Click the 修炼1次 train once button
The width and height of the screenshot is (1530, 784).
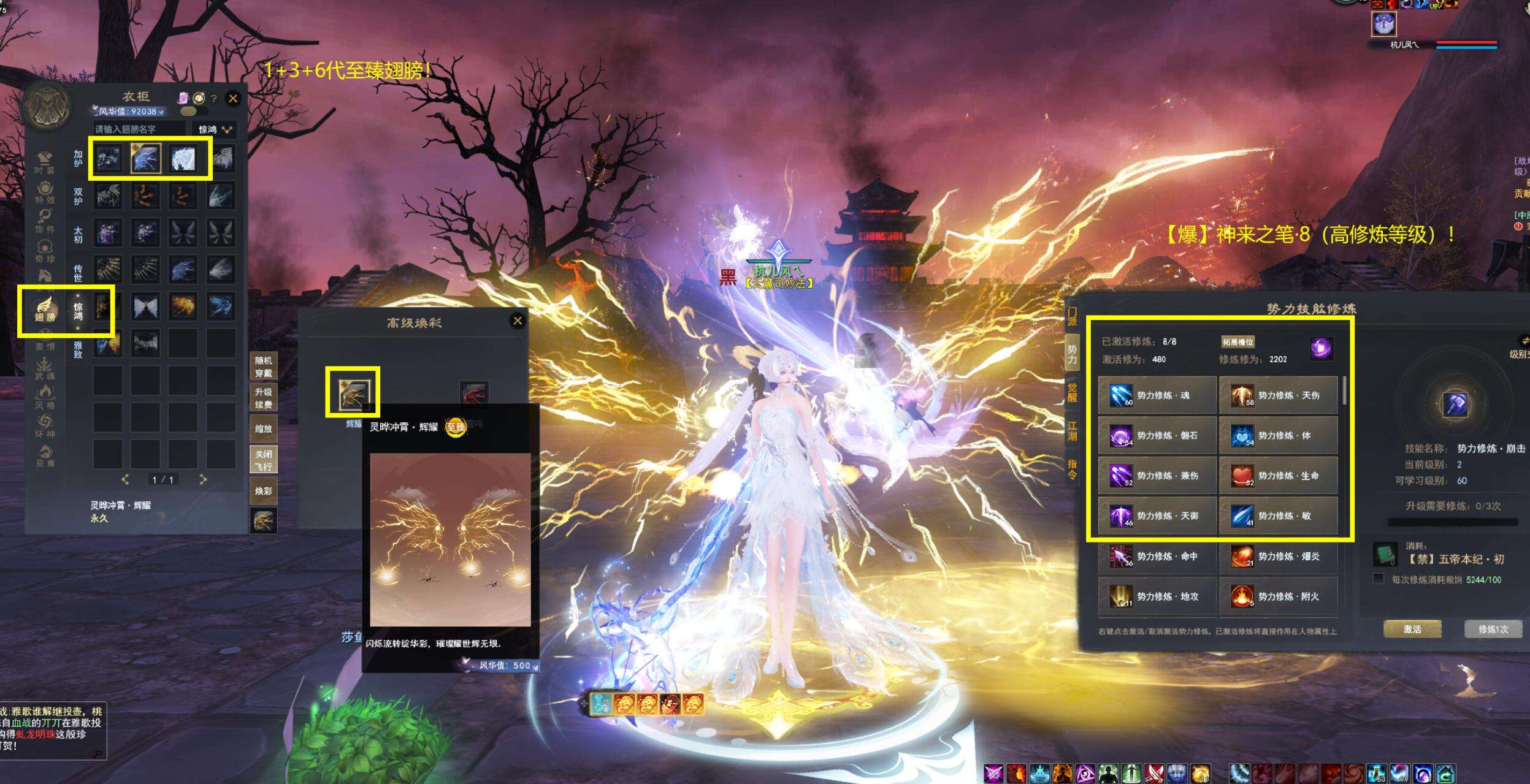click(1493, 629)
